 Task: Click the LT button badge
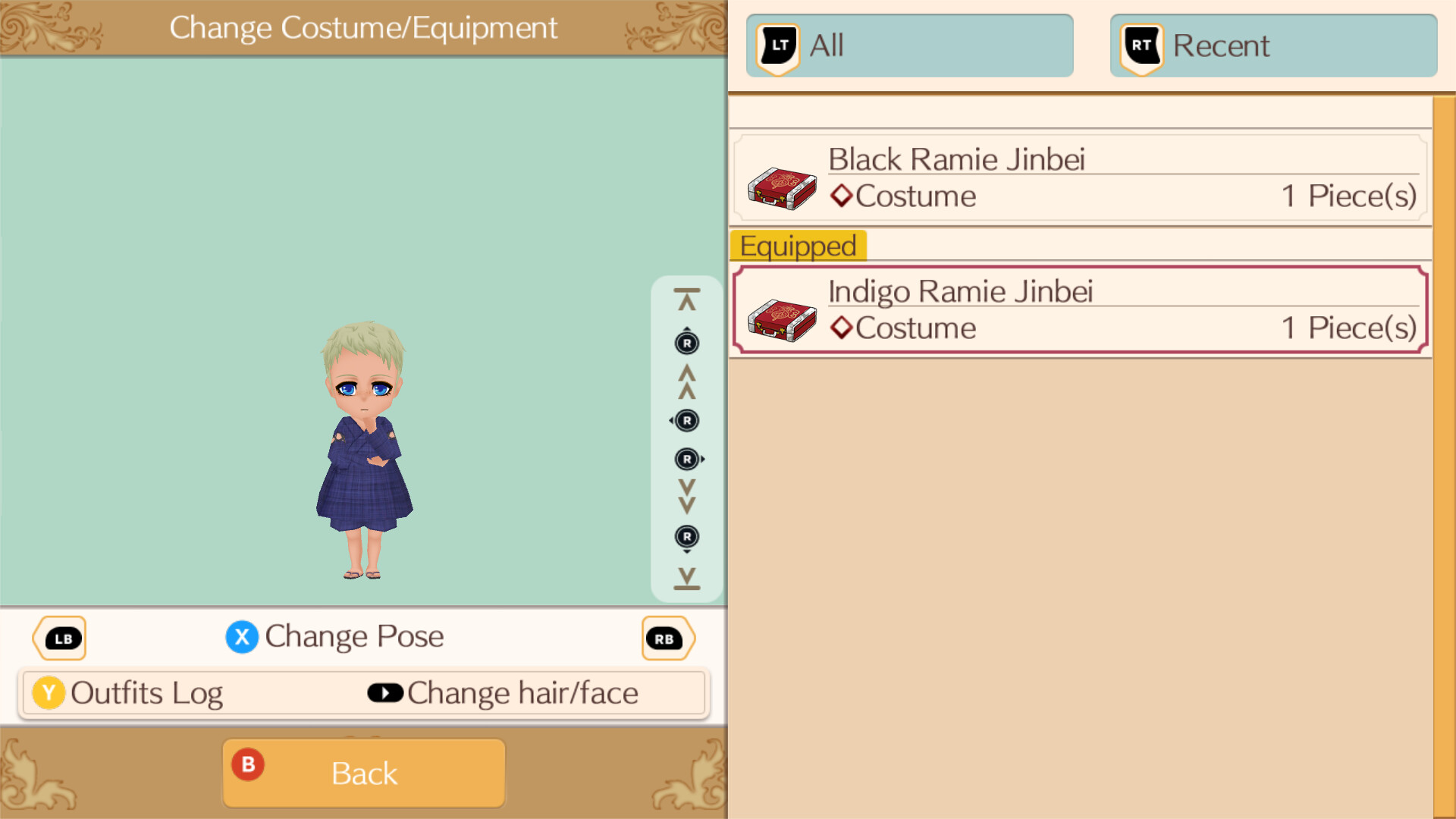coord(777,45)
